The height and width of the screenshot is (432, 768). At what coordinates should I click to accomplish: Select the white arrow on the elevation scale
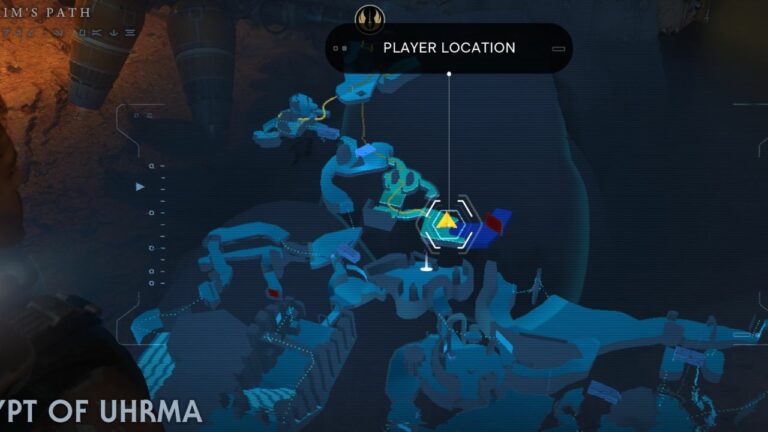(140, 186)
